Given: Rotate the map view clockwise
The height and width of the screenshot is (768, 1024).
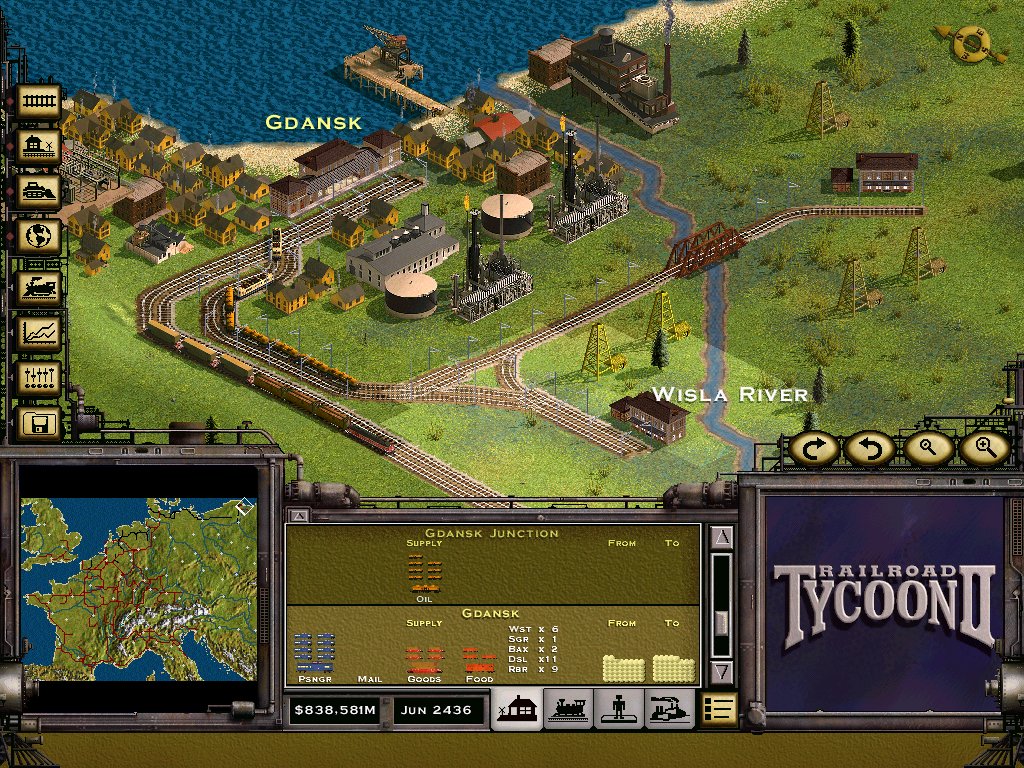Looking at the screenshot, I should [x=815, y=449].
